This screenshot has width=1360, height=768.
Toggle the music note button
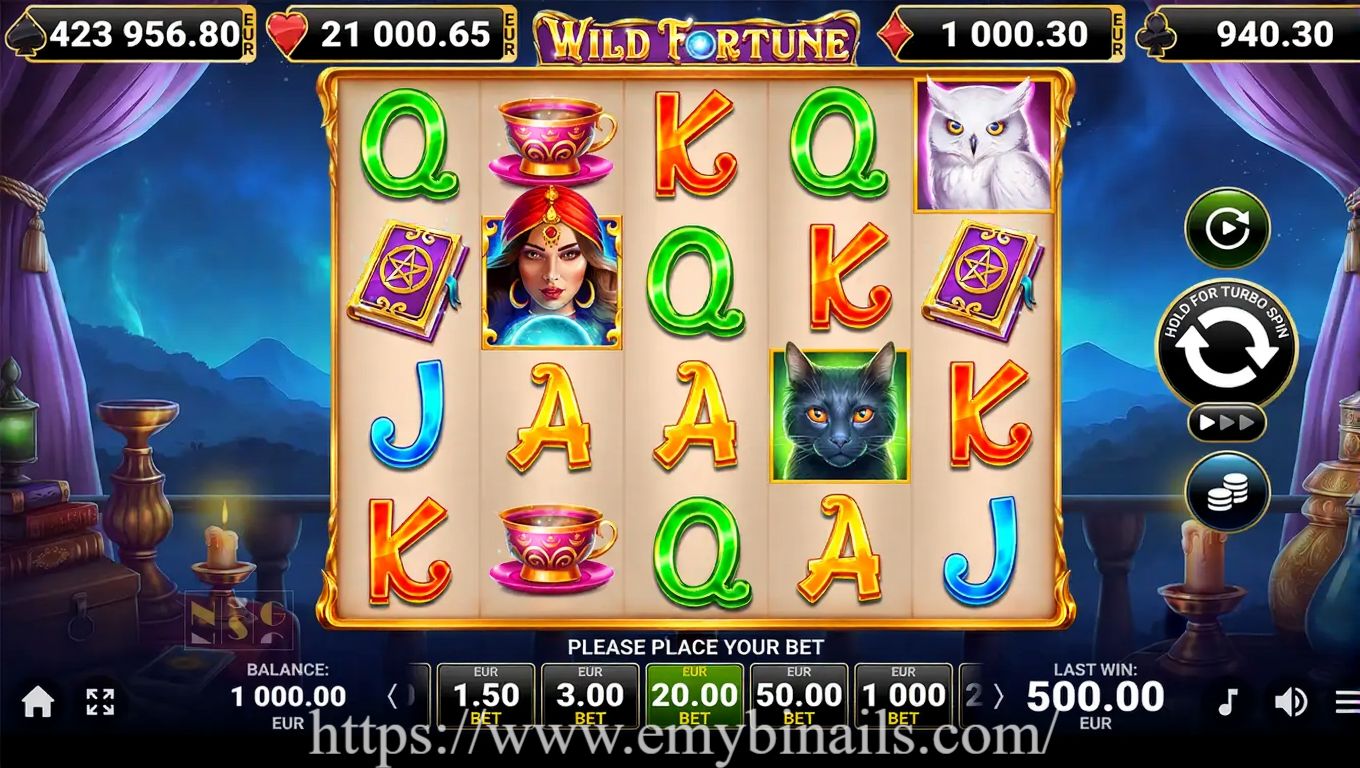[x=1228, y=702]
